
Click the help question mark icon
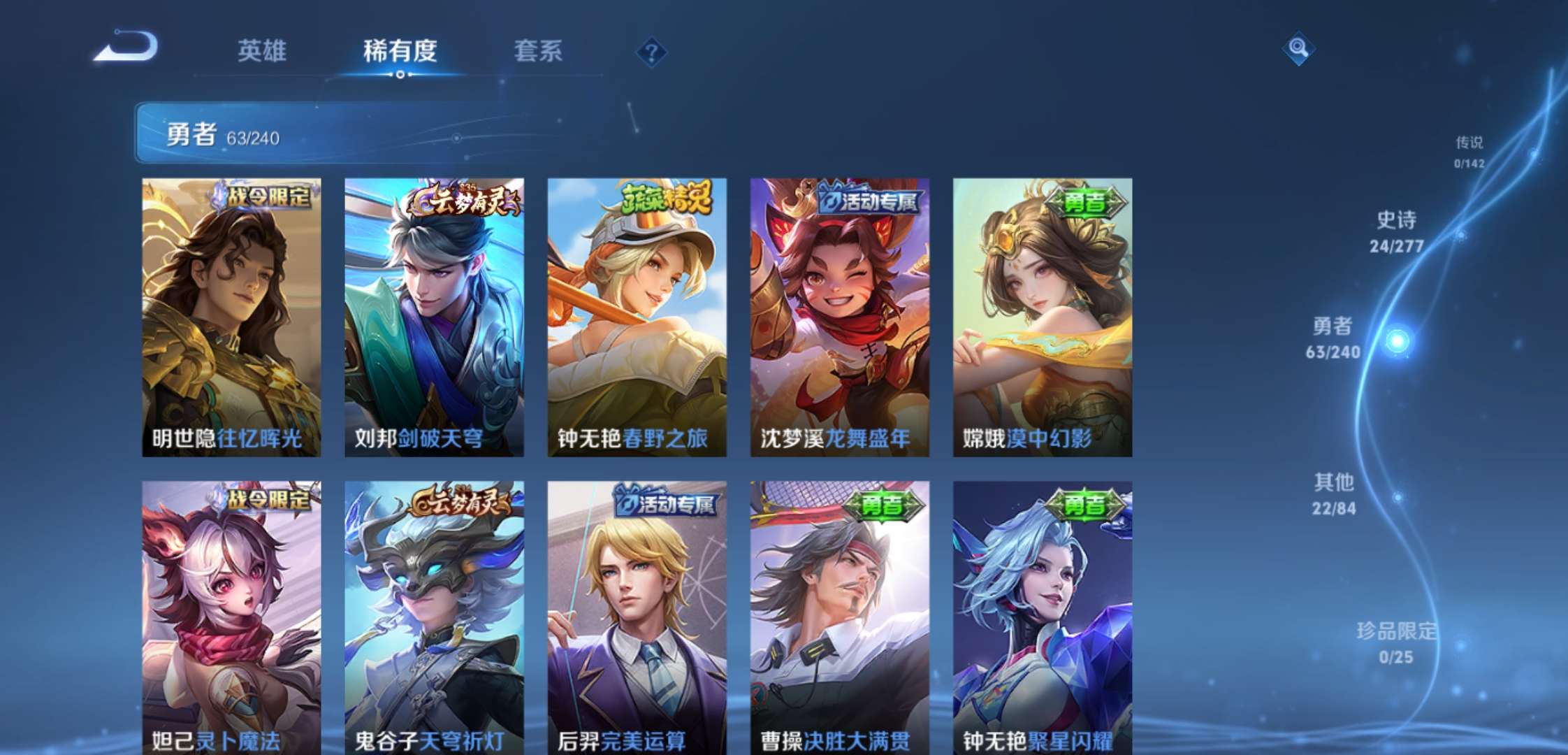[x=653, y=50]
